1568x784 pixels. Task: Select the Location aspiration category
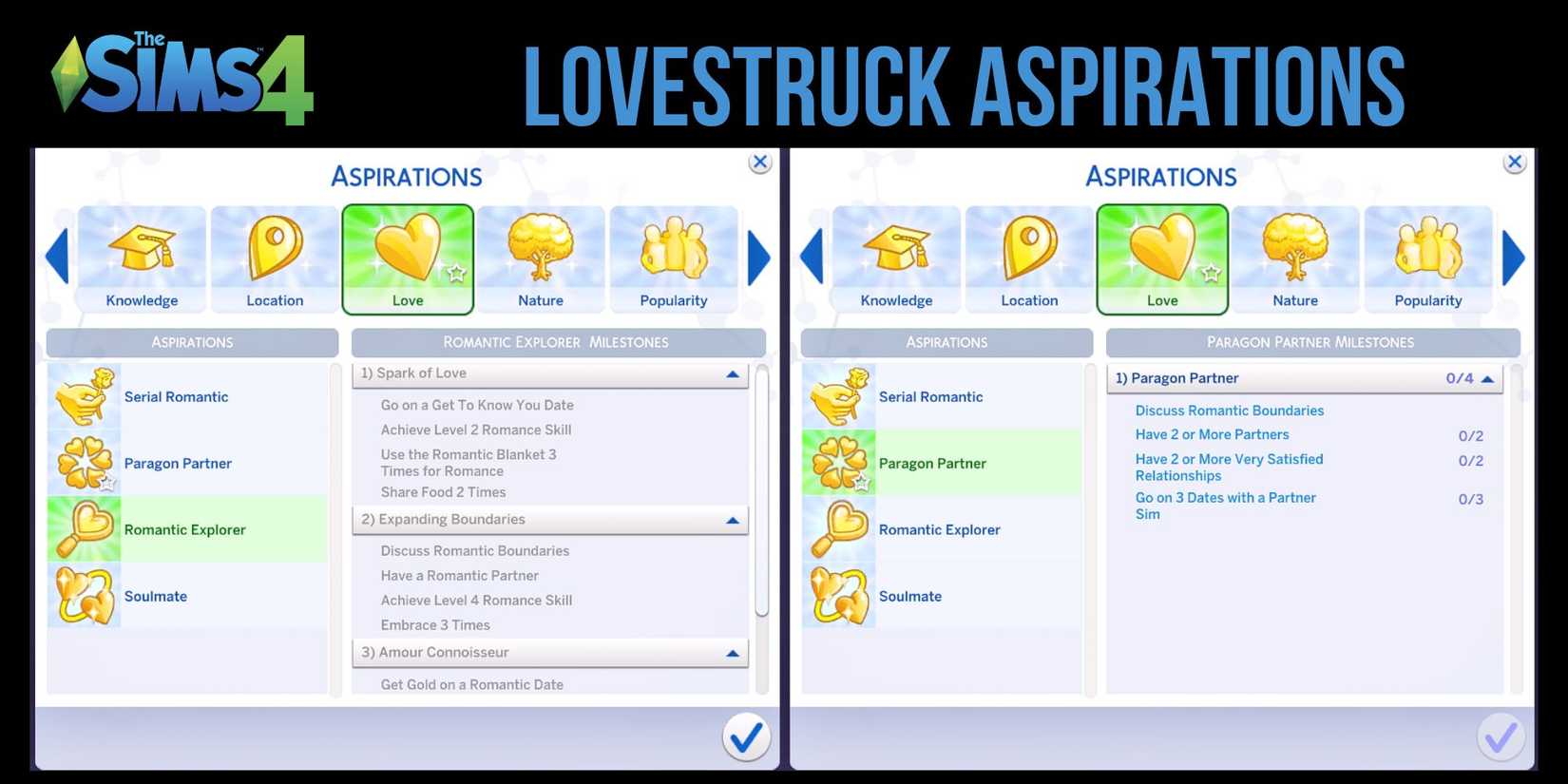click(x=275, y=257)
